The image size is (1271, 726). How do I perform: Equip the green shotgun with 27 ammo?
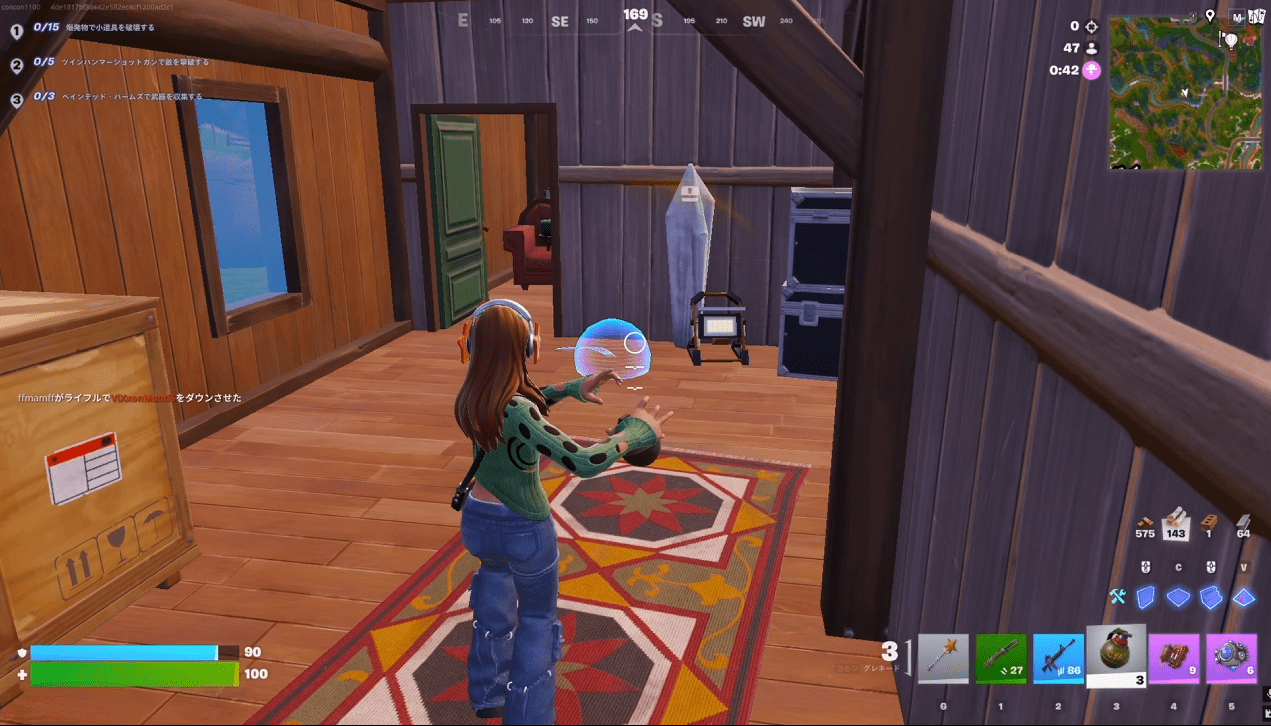click(x=1001, y=659)
